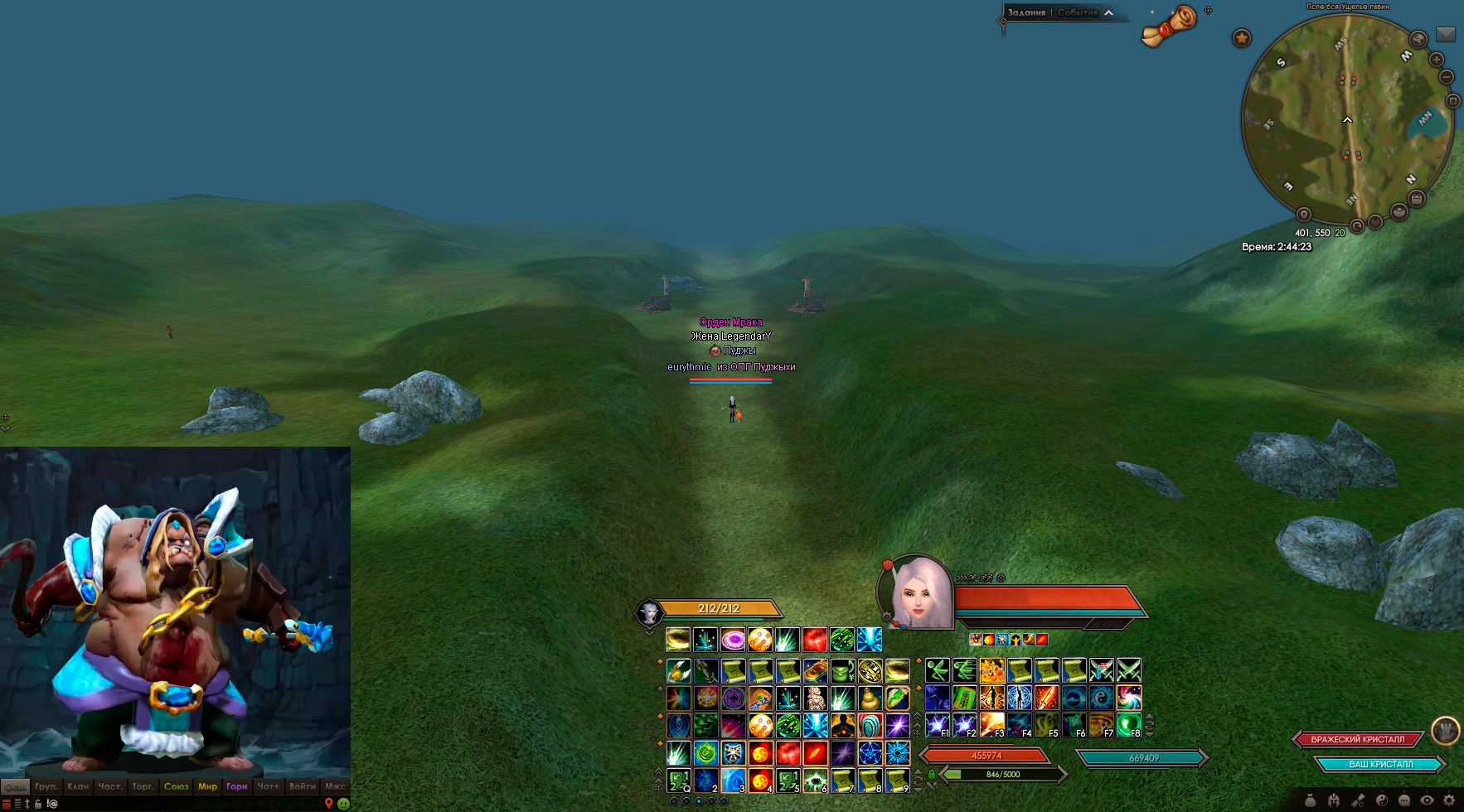Open the red-gem scroll icon
Screen dimensions: 1464x812
[x=1170, y=25]
